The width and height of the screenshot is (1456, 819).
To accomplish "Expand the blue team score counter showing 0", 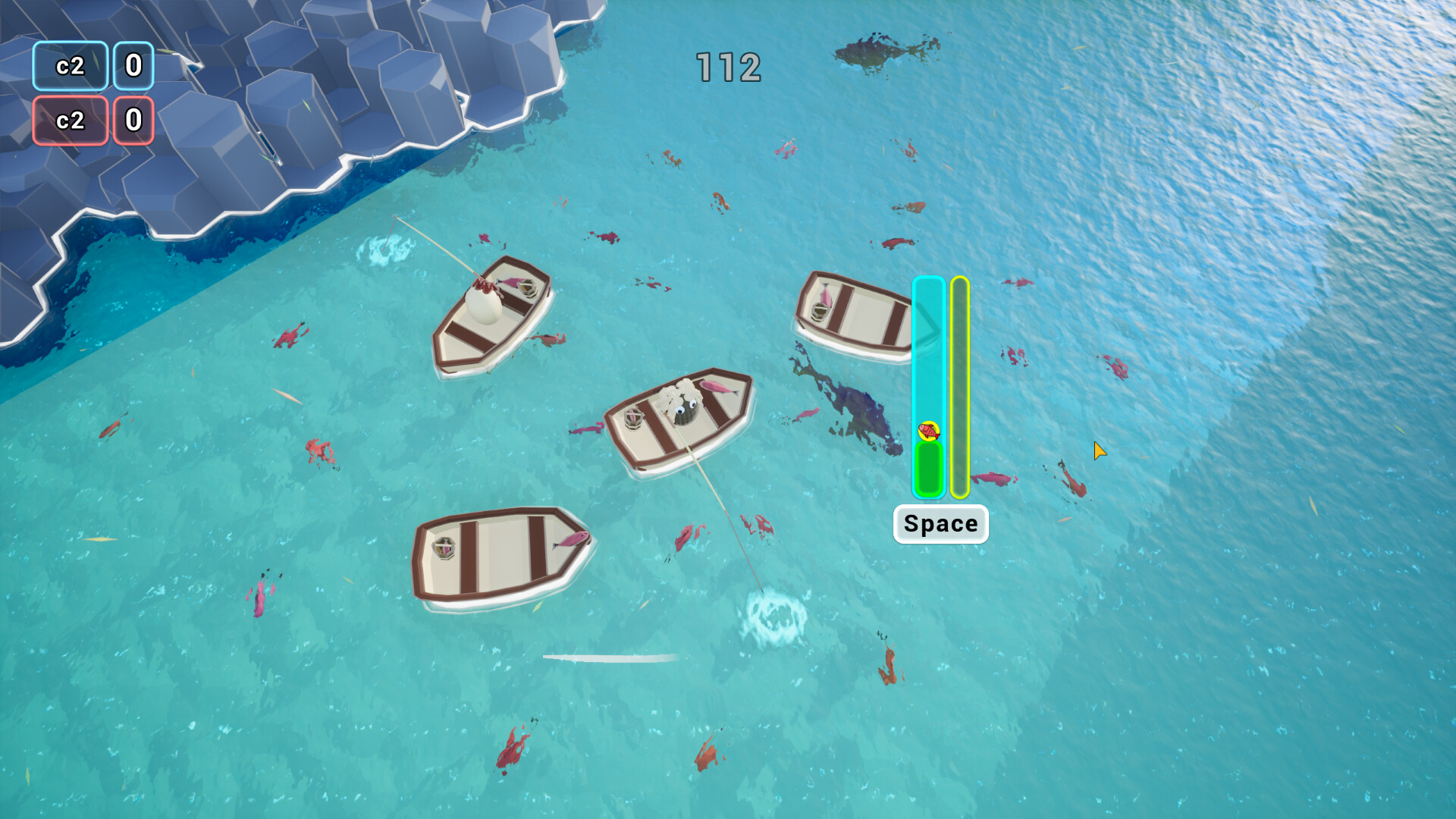I will pyautogui.click(x=133, y=67).
